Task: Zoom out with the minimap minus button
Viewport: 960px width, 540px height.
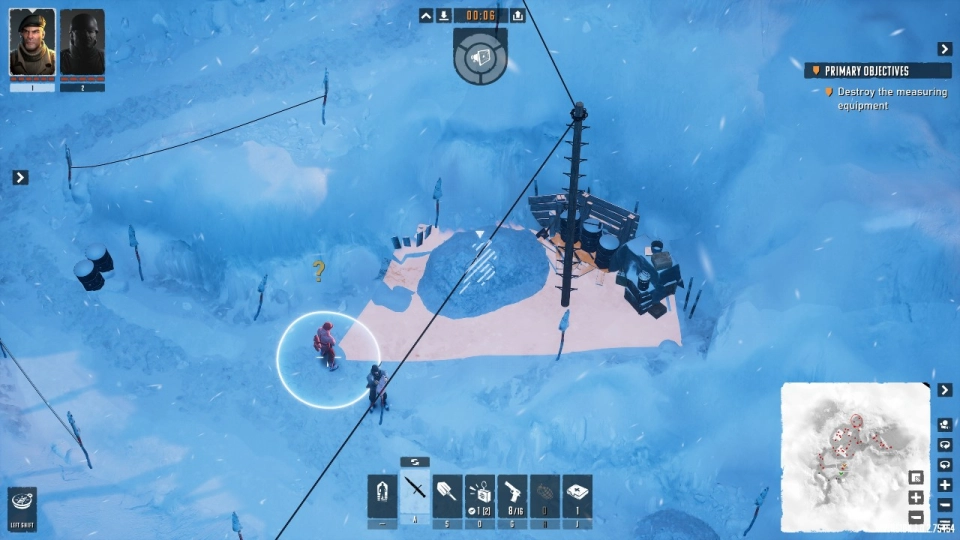Action: [916, 517]
